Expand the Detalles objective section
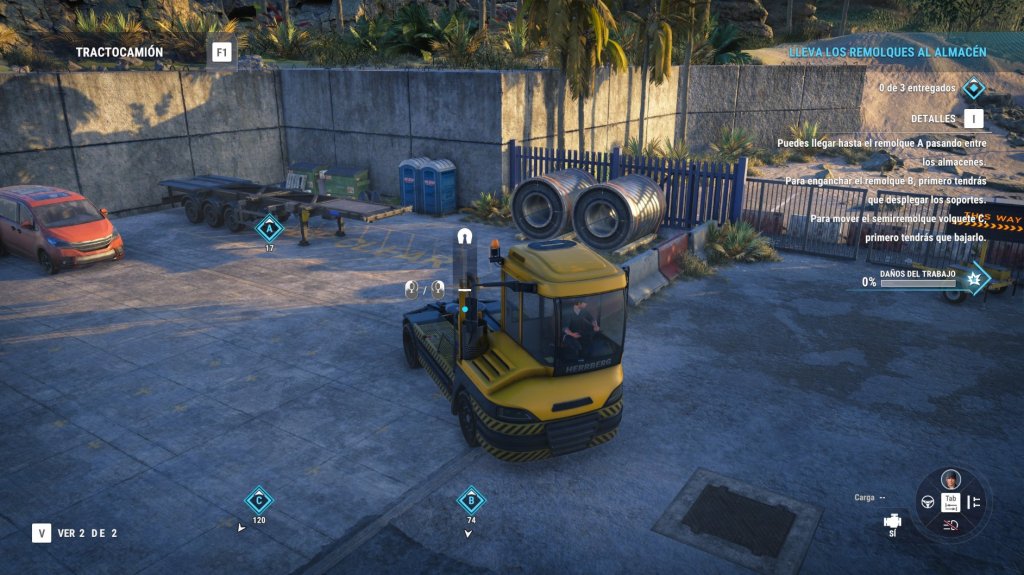1024x575 pixels. (973, 119)
